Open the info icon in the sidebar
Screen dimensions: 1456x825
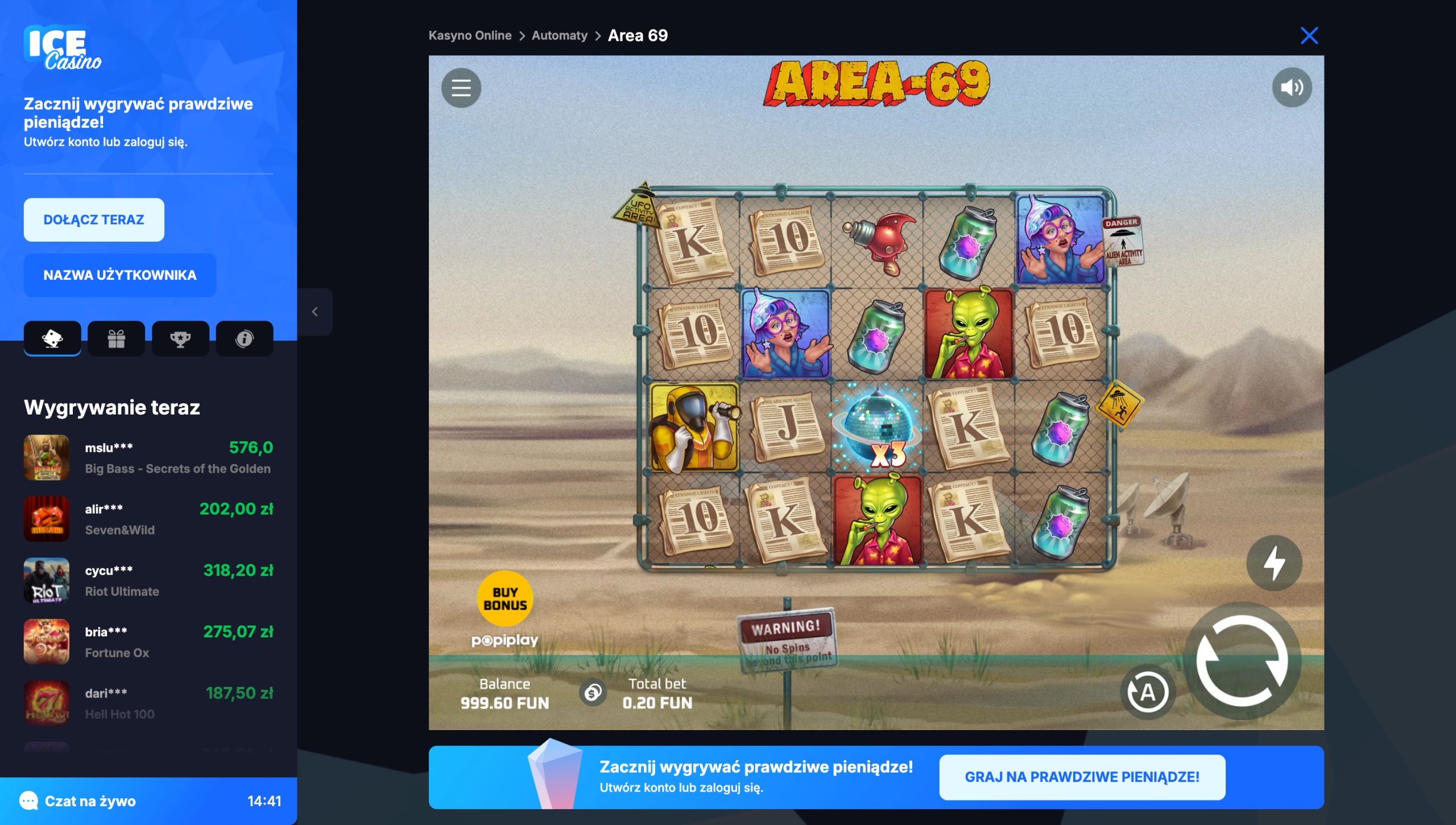click(x=245, y=338)
